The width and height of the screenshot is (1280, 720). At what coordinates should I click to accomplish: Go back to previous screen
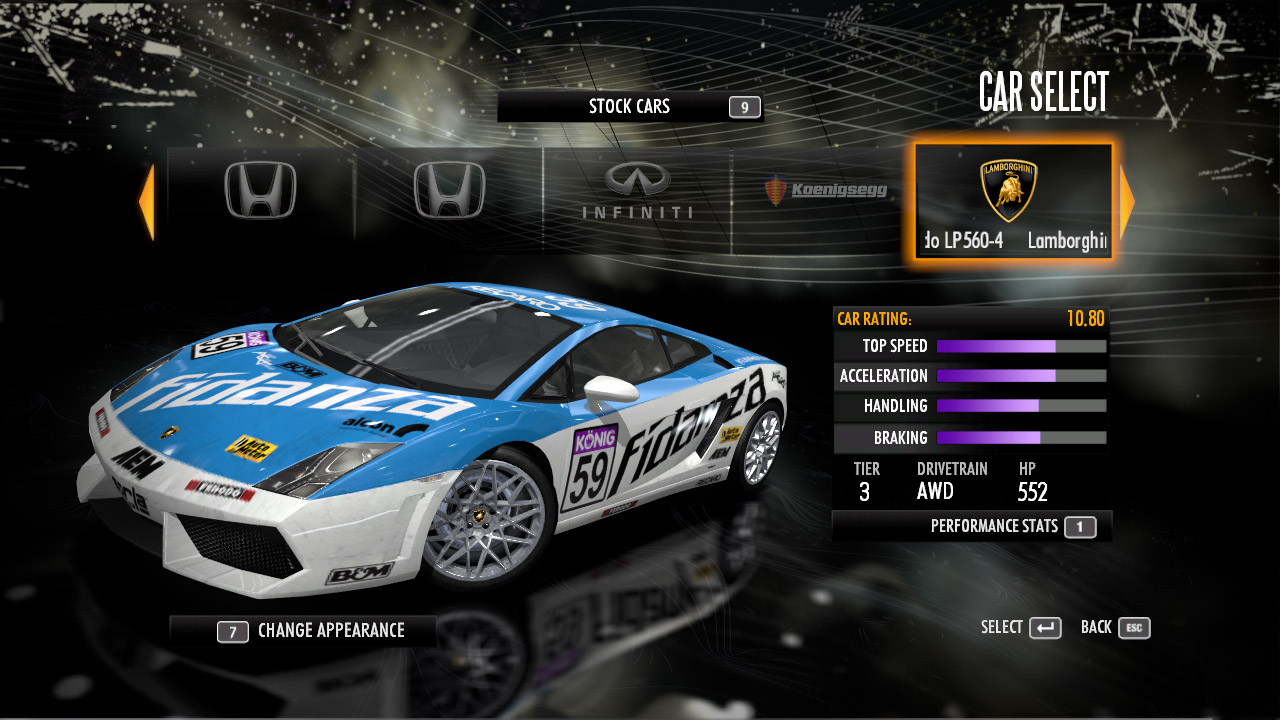pos(1115,628)
